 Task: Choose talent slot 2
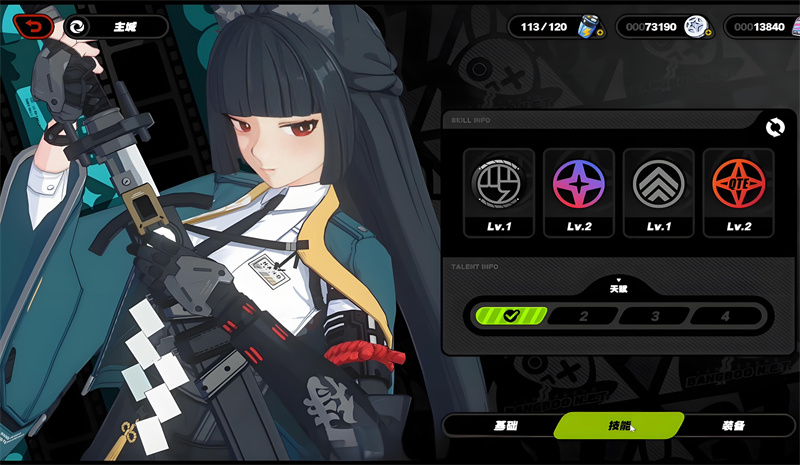coord(583,316)
